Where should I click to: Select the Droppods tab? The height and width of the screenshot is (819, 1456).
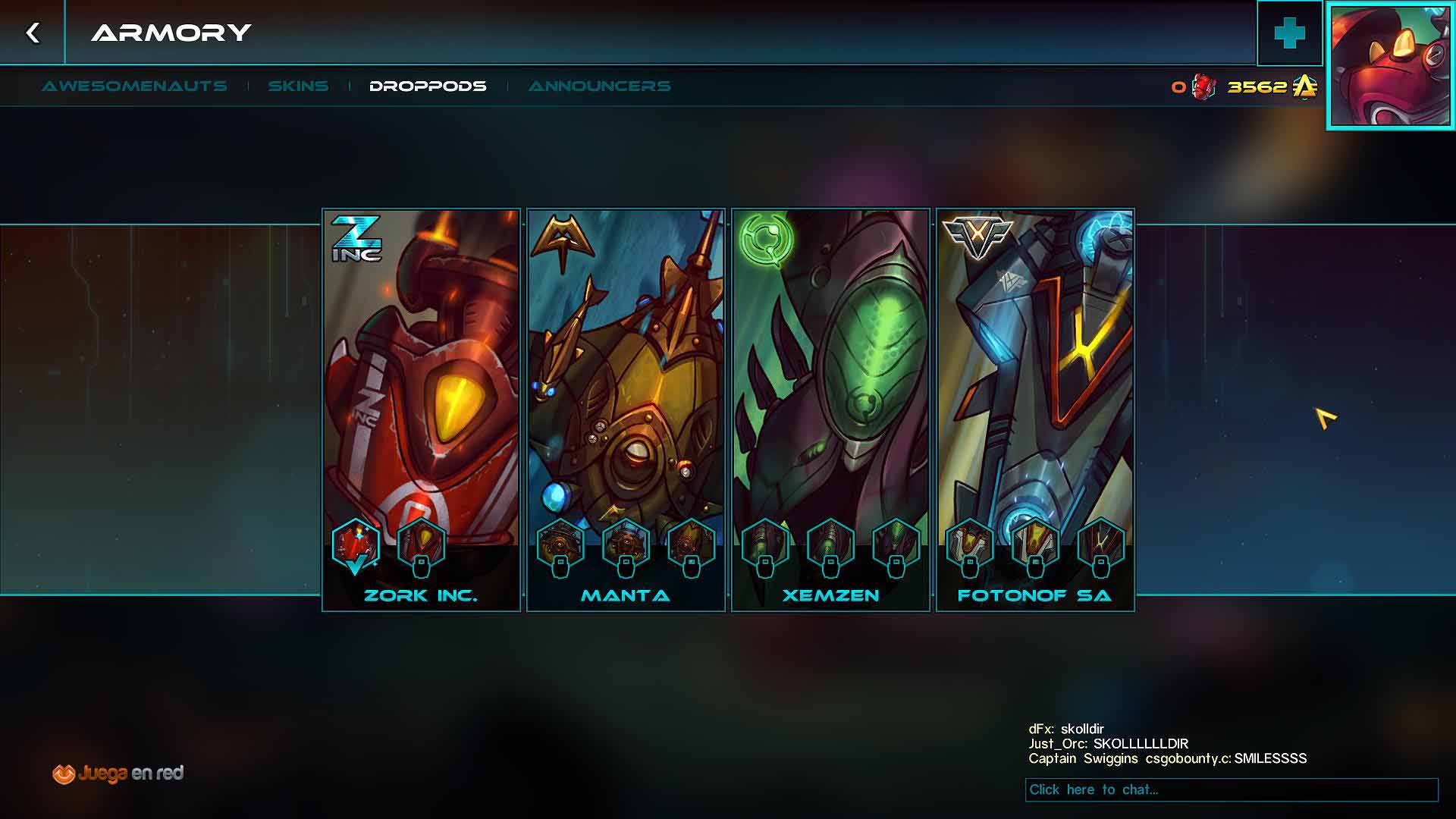click(x=428, y=86)
